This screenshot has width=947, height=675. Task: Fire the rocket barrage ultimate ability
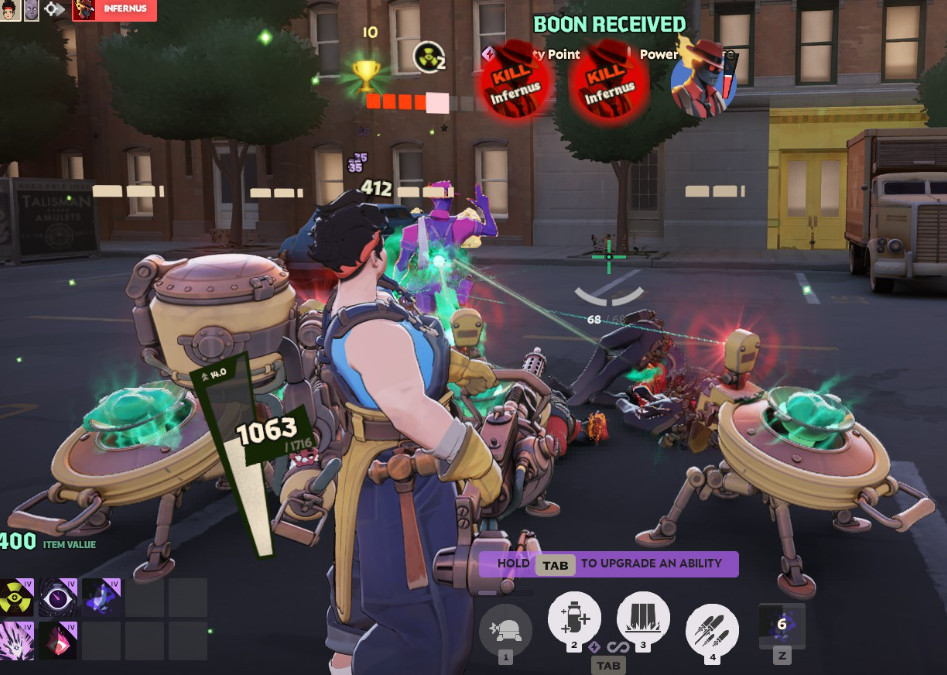712,629
